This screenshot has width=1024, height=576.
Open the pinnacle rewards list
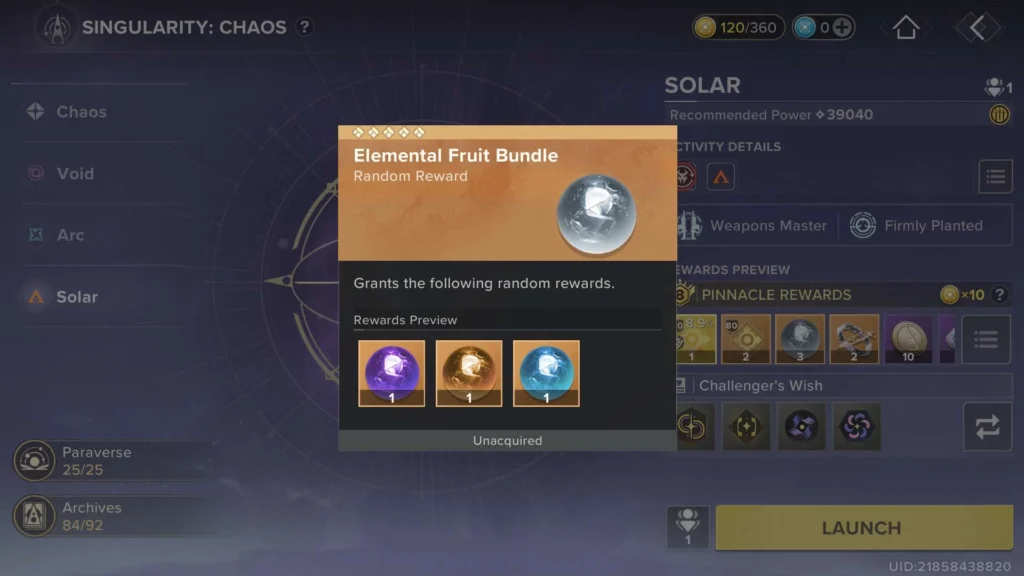tap(986, 340)
